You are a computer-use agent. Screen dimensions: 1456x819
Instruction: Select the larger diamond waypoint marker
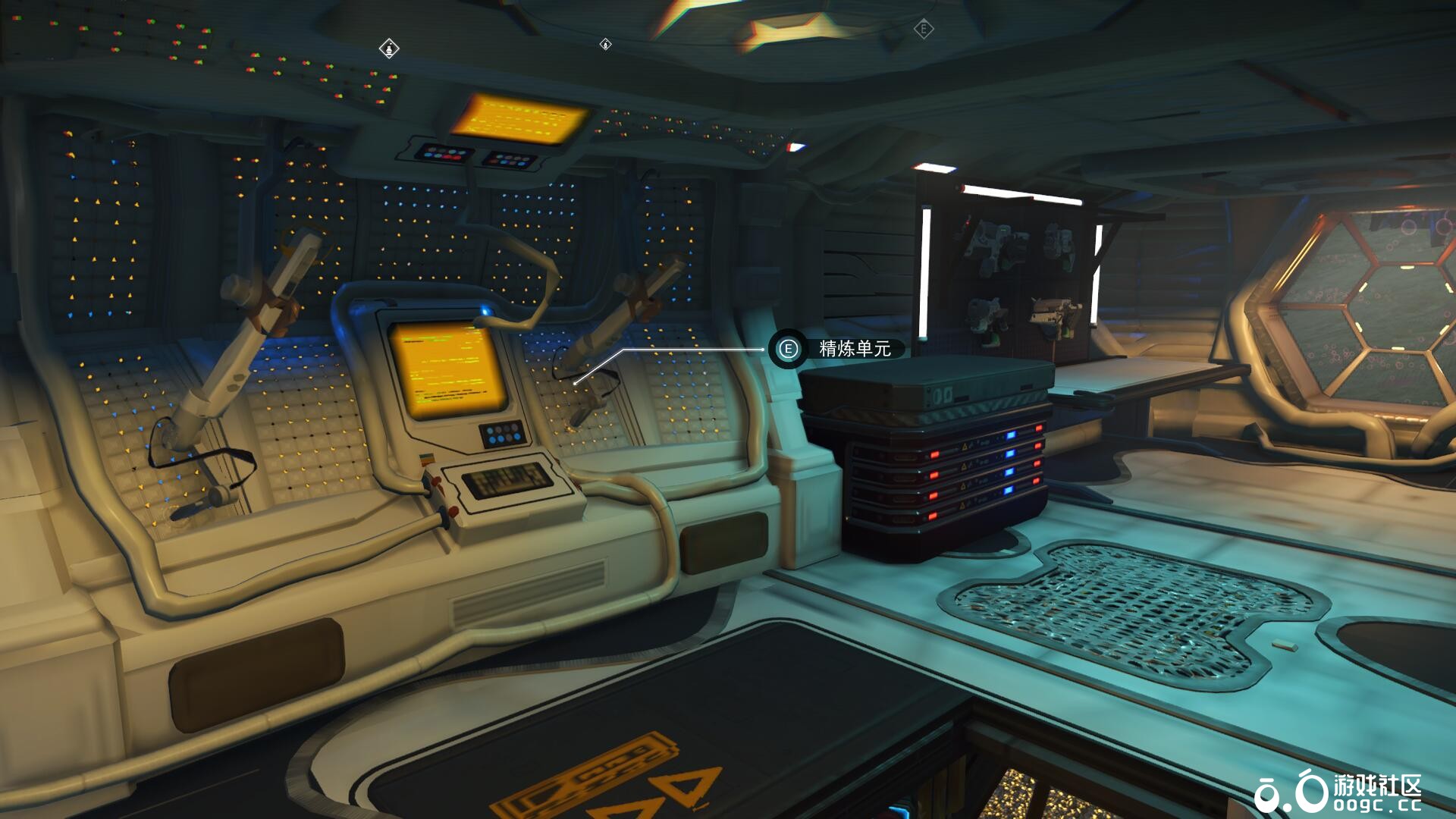389,49
